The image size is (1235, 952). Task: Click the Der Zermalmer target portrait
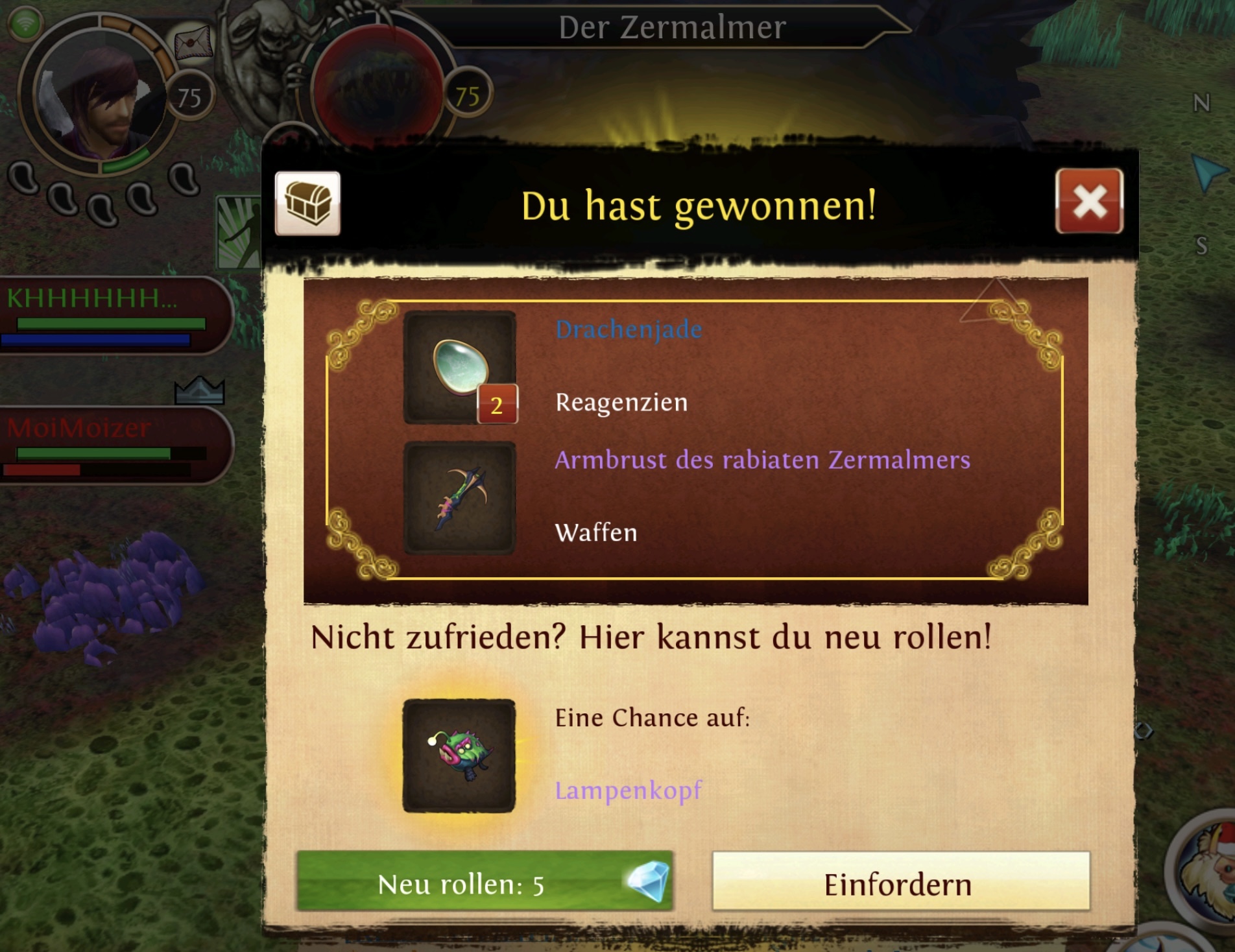[376, 91]
